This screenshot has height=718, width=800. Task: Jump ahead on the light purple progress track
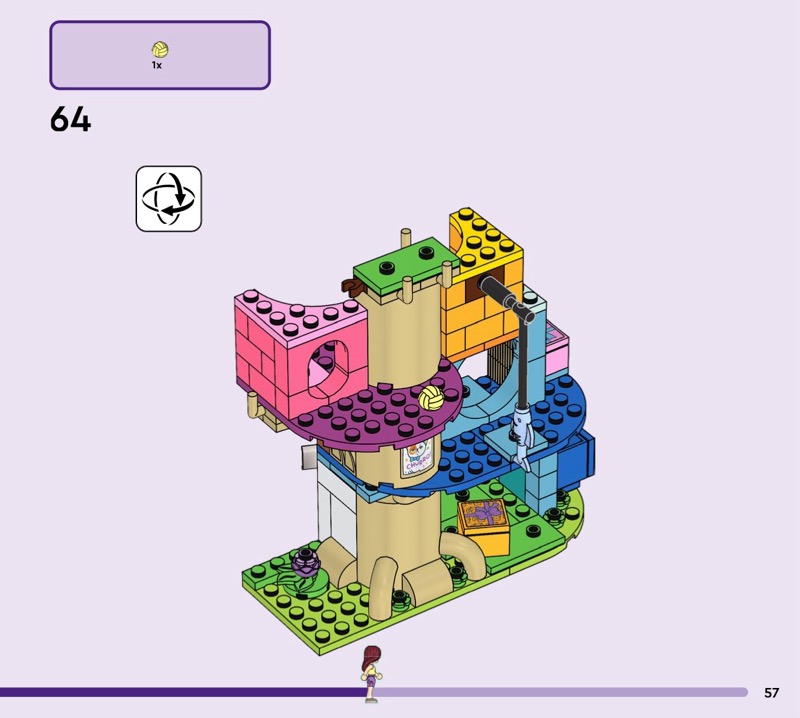560,692
